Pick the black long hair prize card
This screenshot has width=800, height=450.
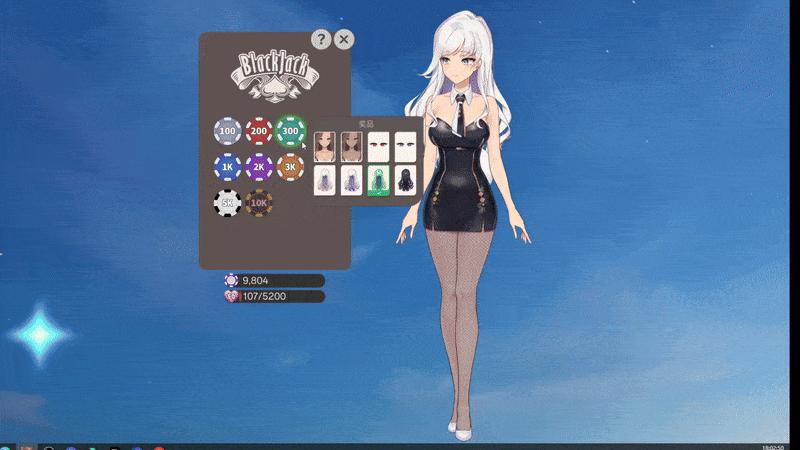pyautogui.click(x=405, y=180)
